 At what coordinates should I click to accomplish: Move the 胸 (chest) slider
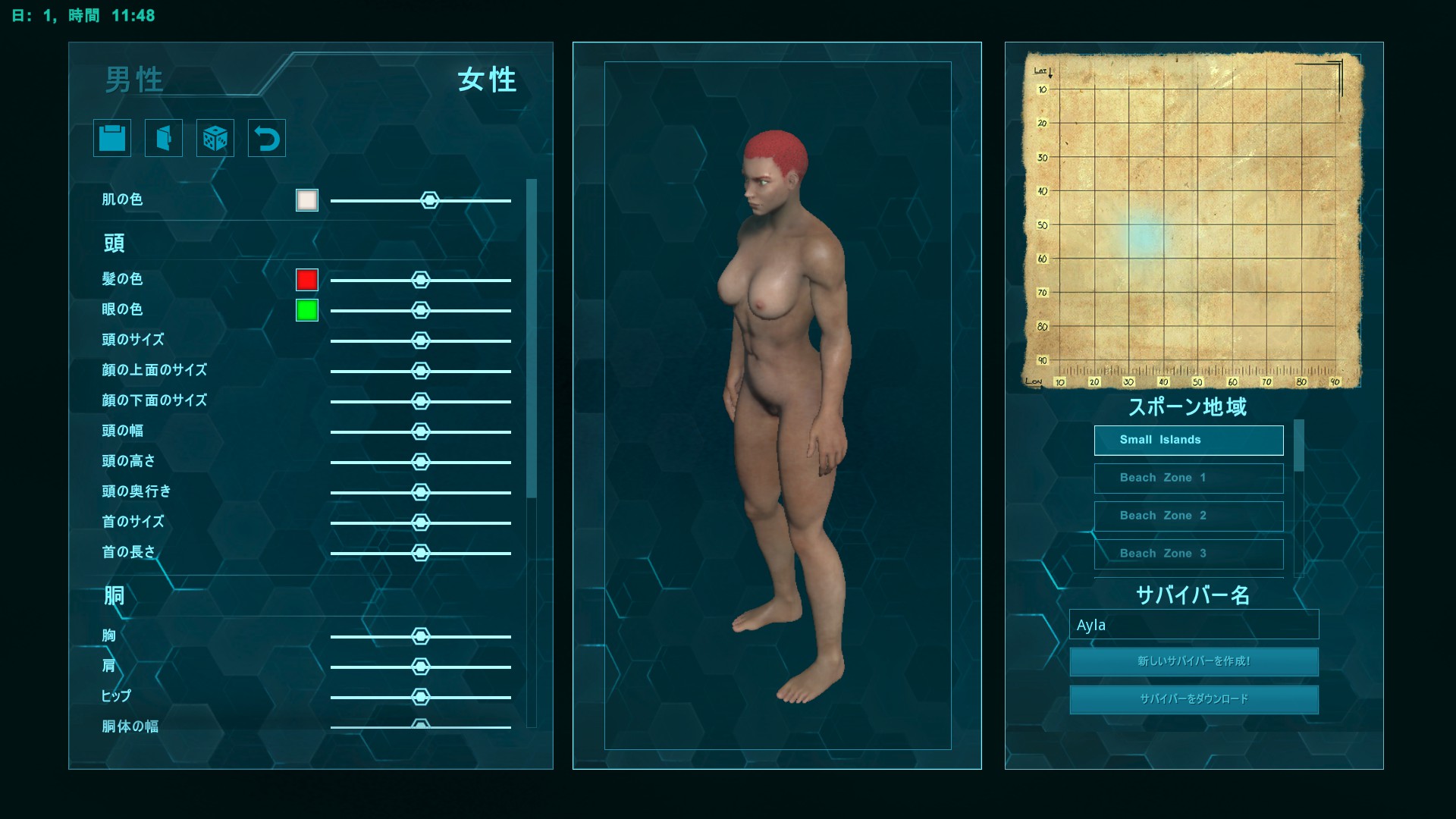click(x=422, y=635)
